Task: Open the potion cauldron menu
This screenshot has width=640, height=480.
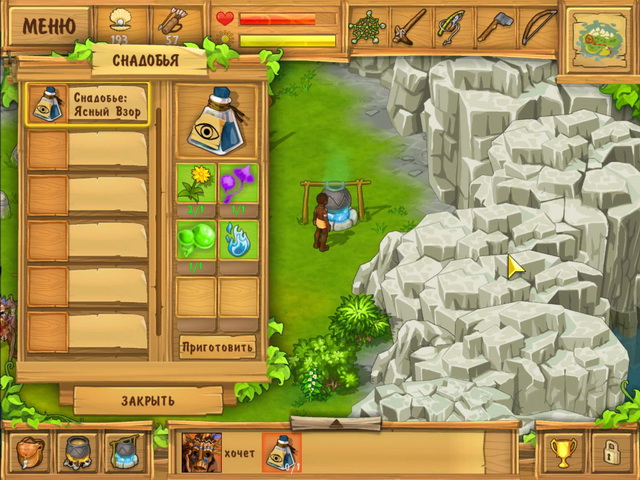Action: [x=122, y=453]
